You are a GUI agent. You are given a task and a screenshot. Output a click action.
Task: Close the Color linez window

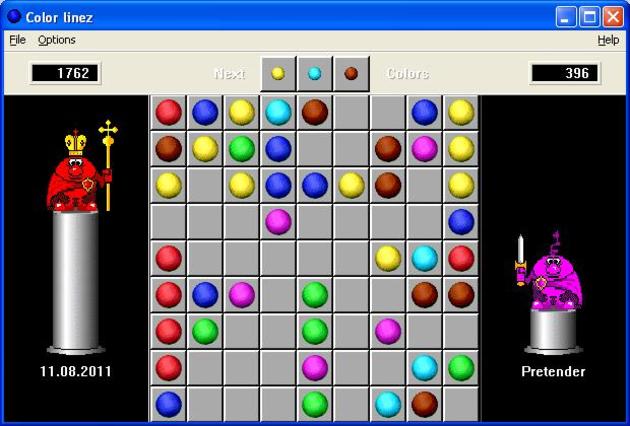coord(613,16)
